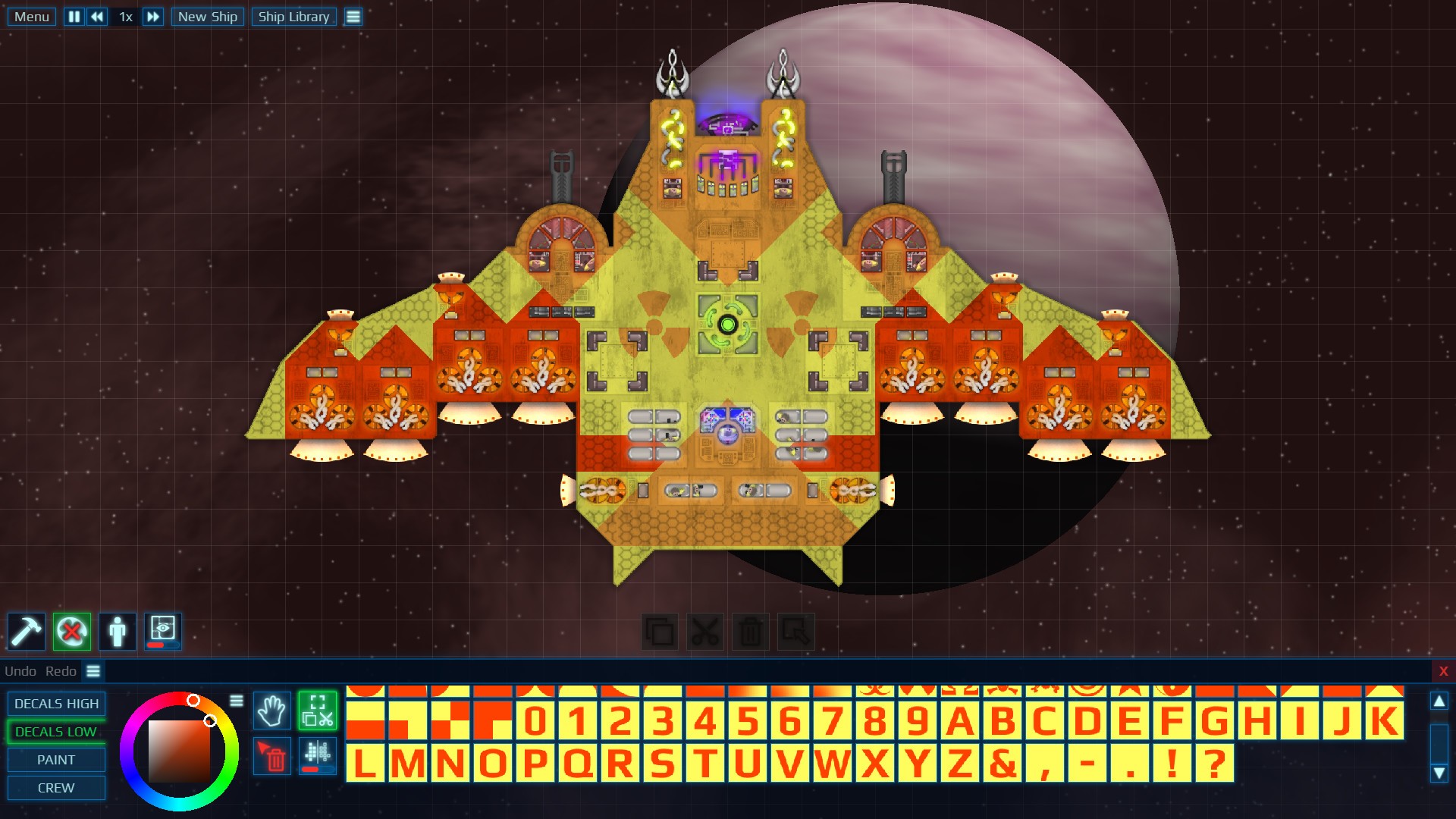Open the hamburger menu beside Ship Library
1456x819 pixels.
[x=353, y=16]
